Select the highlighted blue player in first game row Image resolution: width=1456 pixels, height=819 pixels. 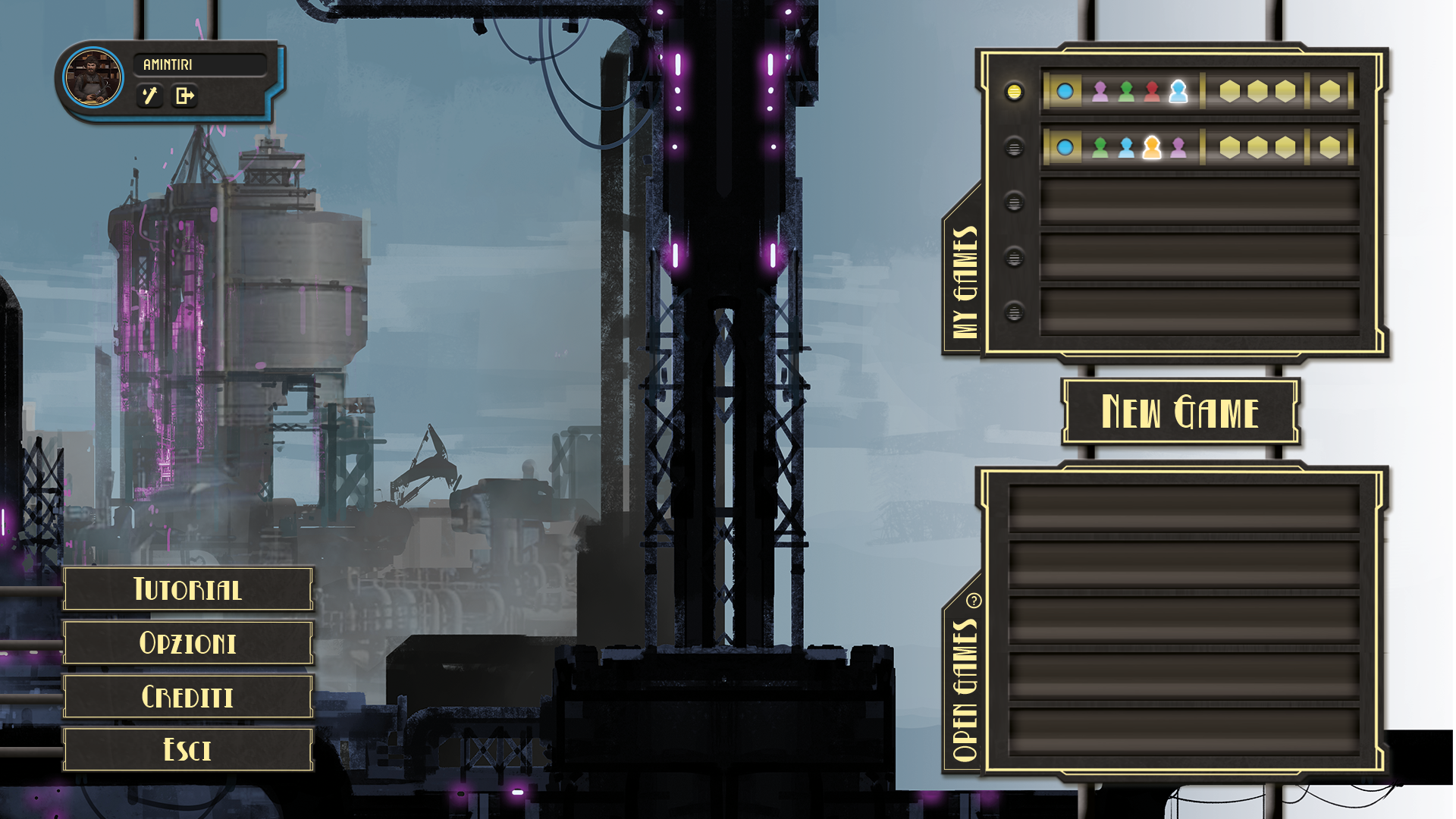point(1178,92)
